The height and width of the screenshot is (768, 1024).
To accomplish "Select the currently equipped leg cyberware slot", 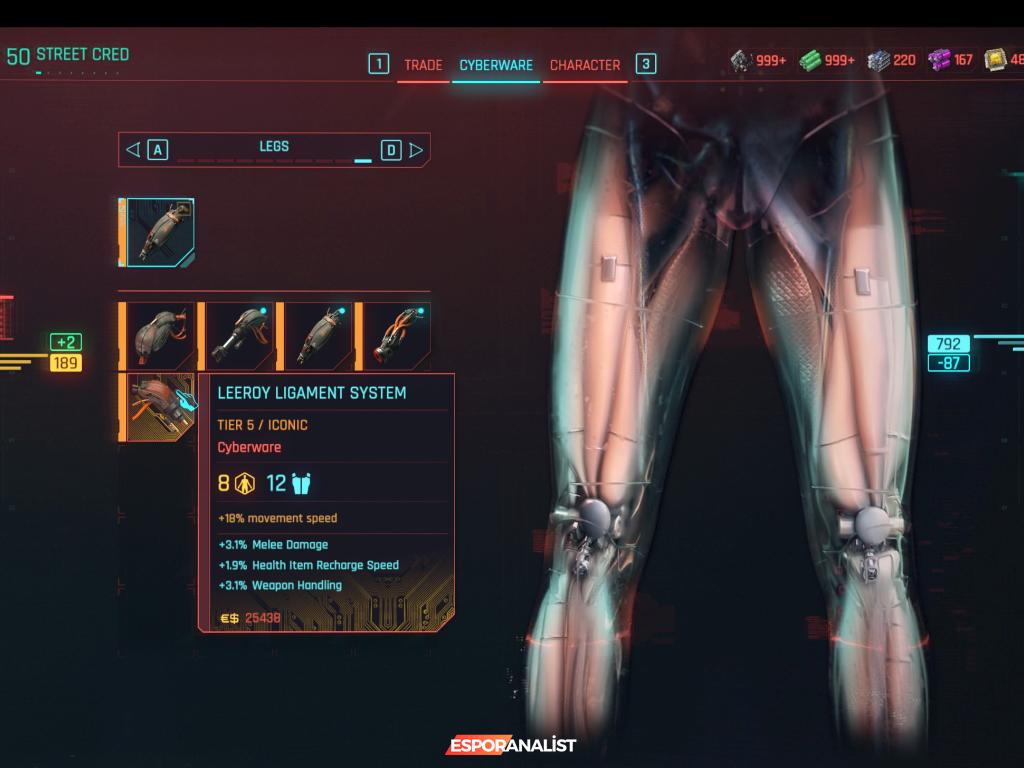I will click(160, 232).
